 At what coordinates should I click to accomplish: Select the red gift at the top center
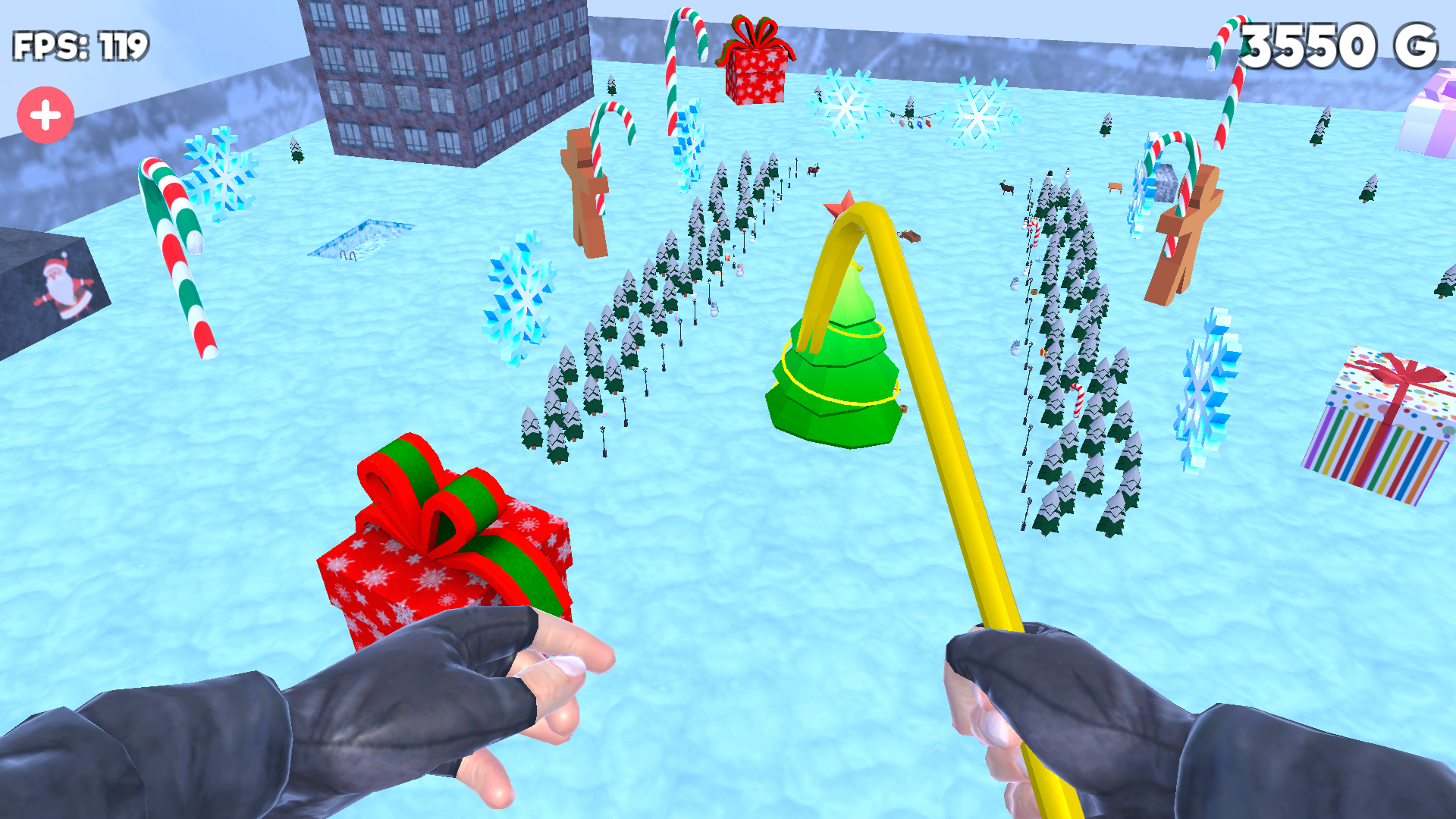coord(758,61)
